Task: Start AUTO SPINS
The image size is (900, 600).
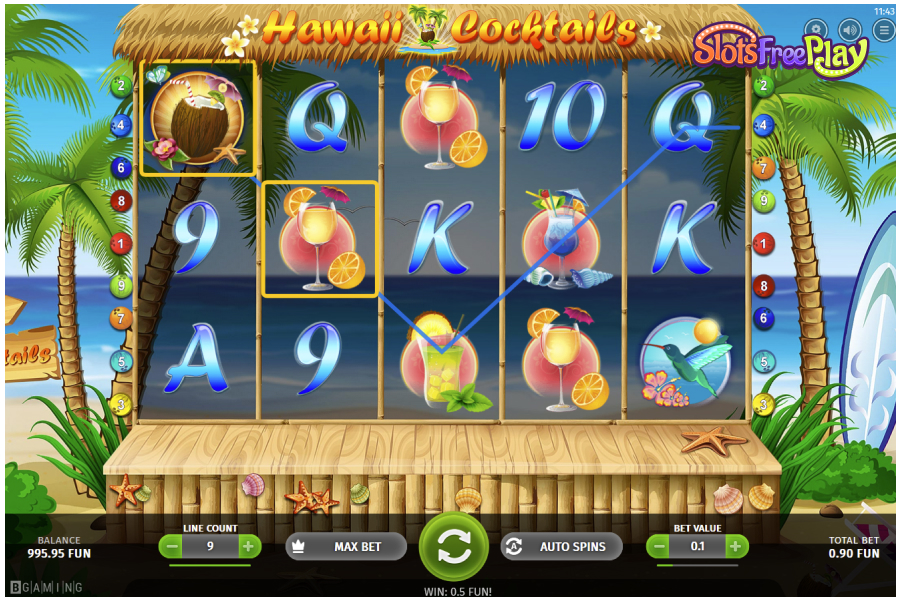Action: [561, 547]
